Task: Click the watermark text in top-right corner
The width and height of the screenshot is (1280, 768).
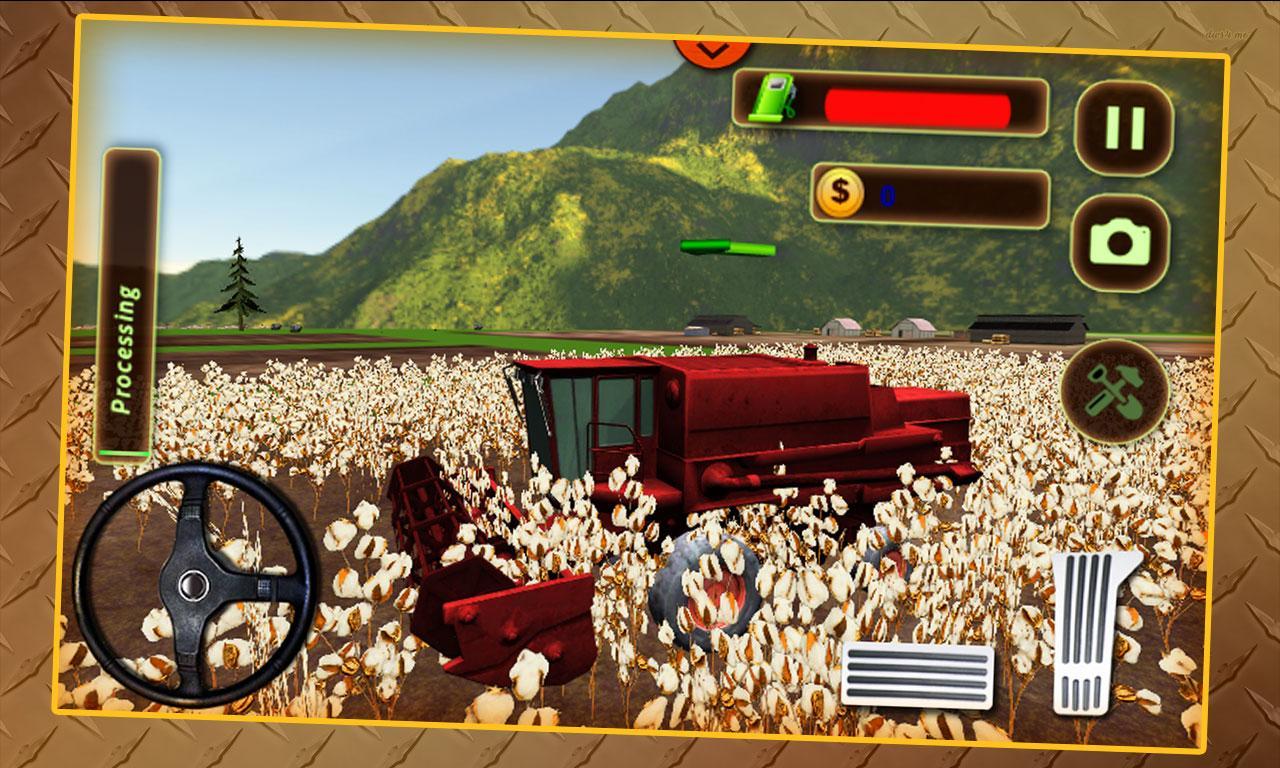Action: (x=1226, y=33)
